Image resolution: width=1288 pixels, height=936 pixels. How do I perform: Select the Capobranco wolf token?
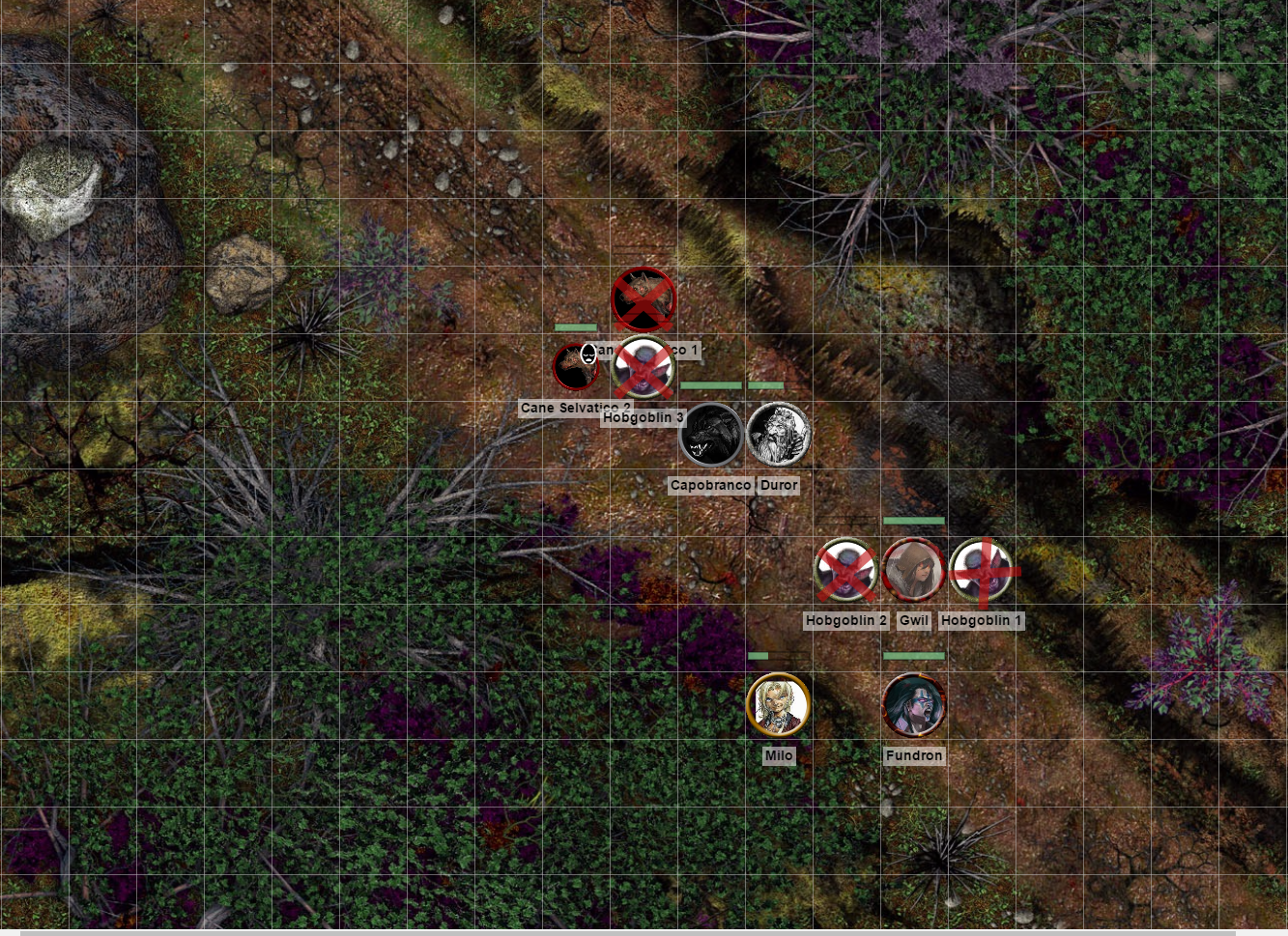pos(711,435)
